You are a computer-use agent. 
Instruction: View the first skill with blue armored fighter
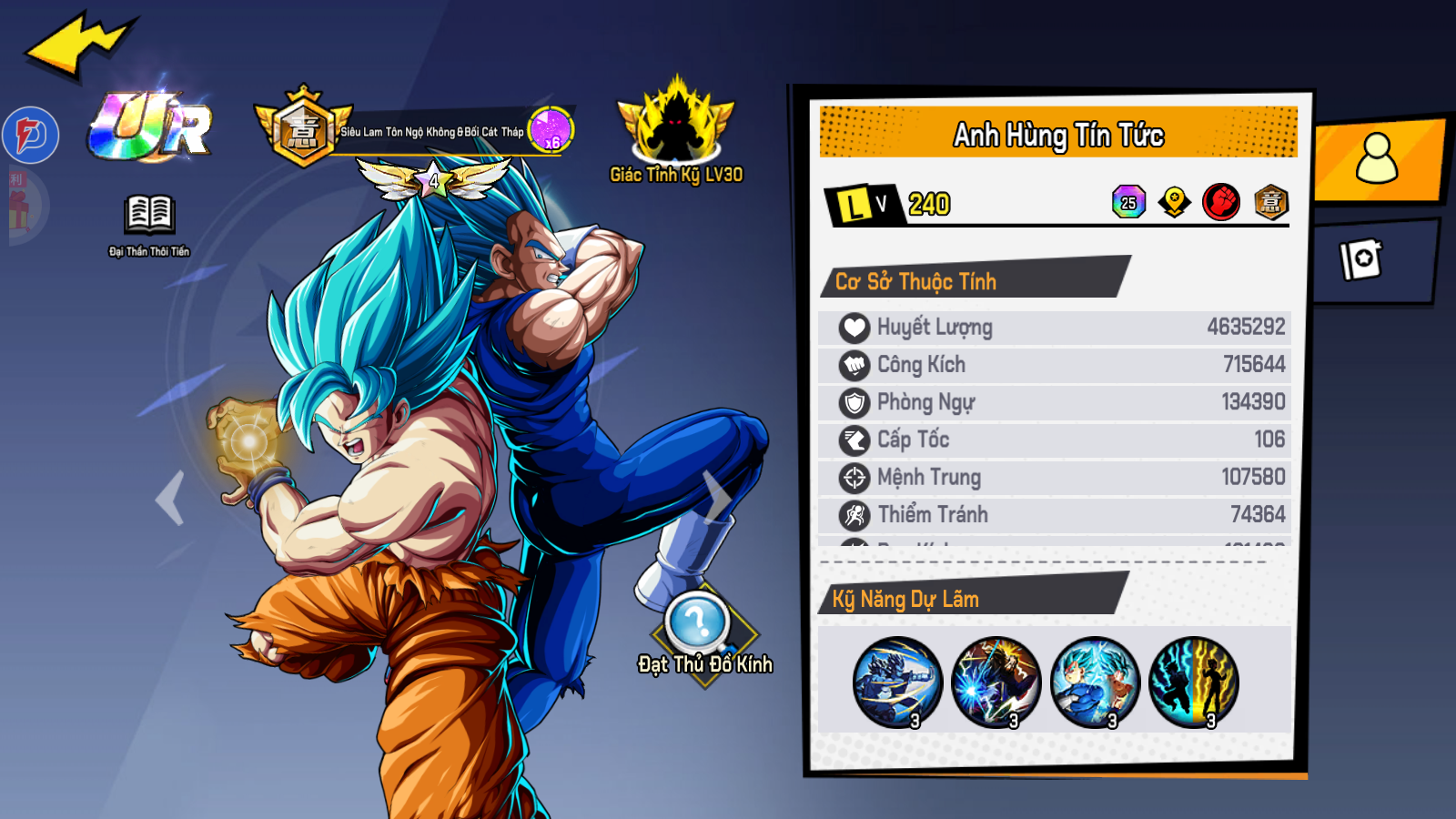point(897,682)
